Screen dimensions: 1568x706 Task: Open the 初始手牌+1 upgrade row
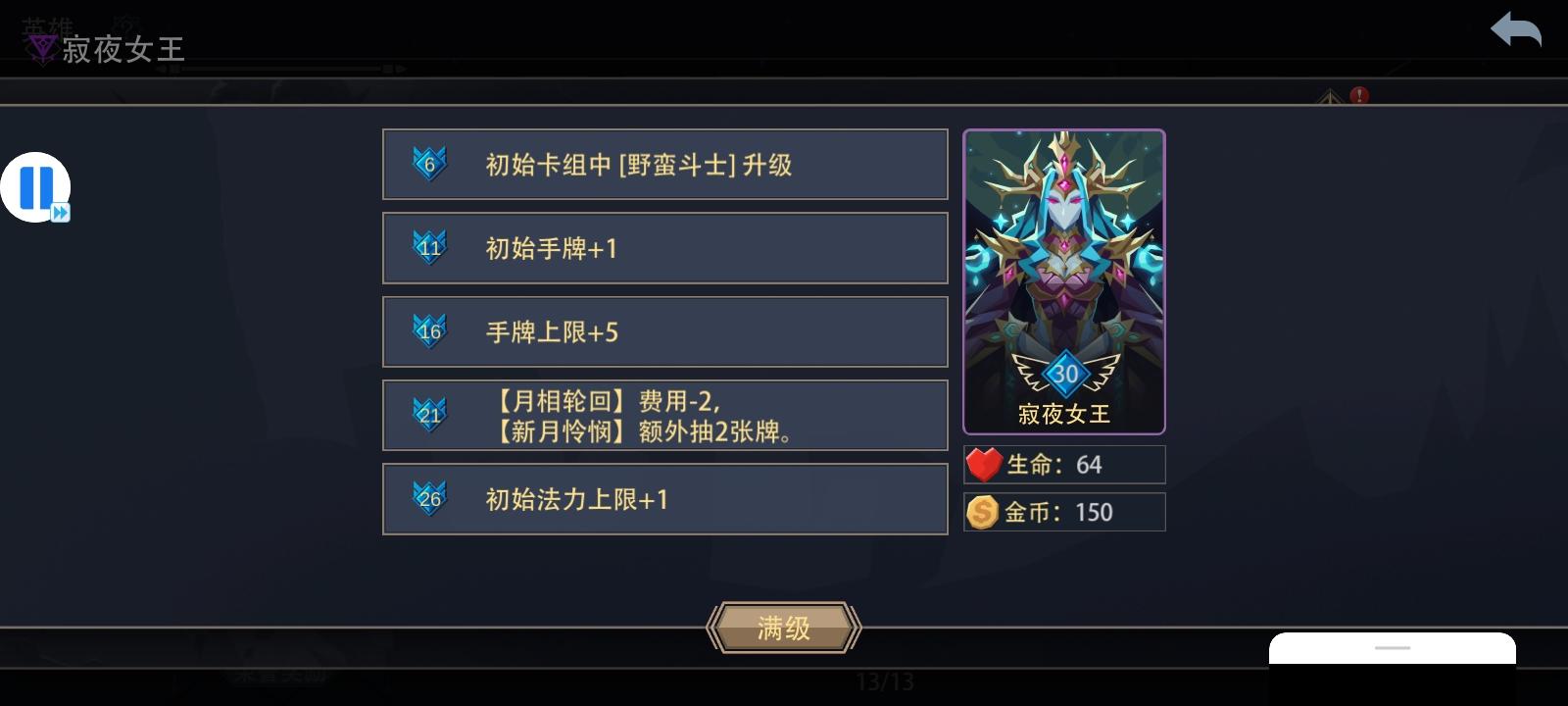click(665, 247)
